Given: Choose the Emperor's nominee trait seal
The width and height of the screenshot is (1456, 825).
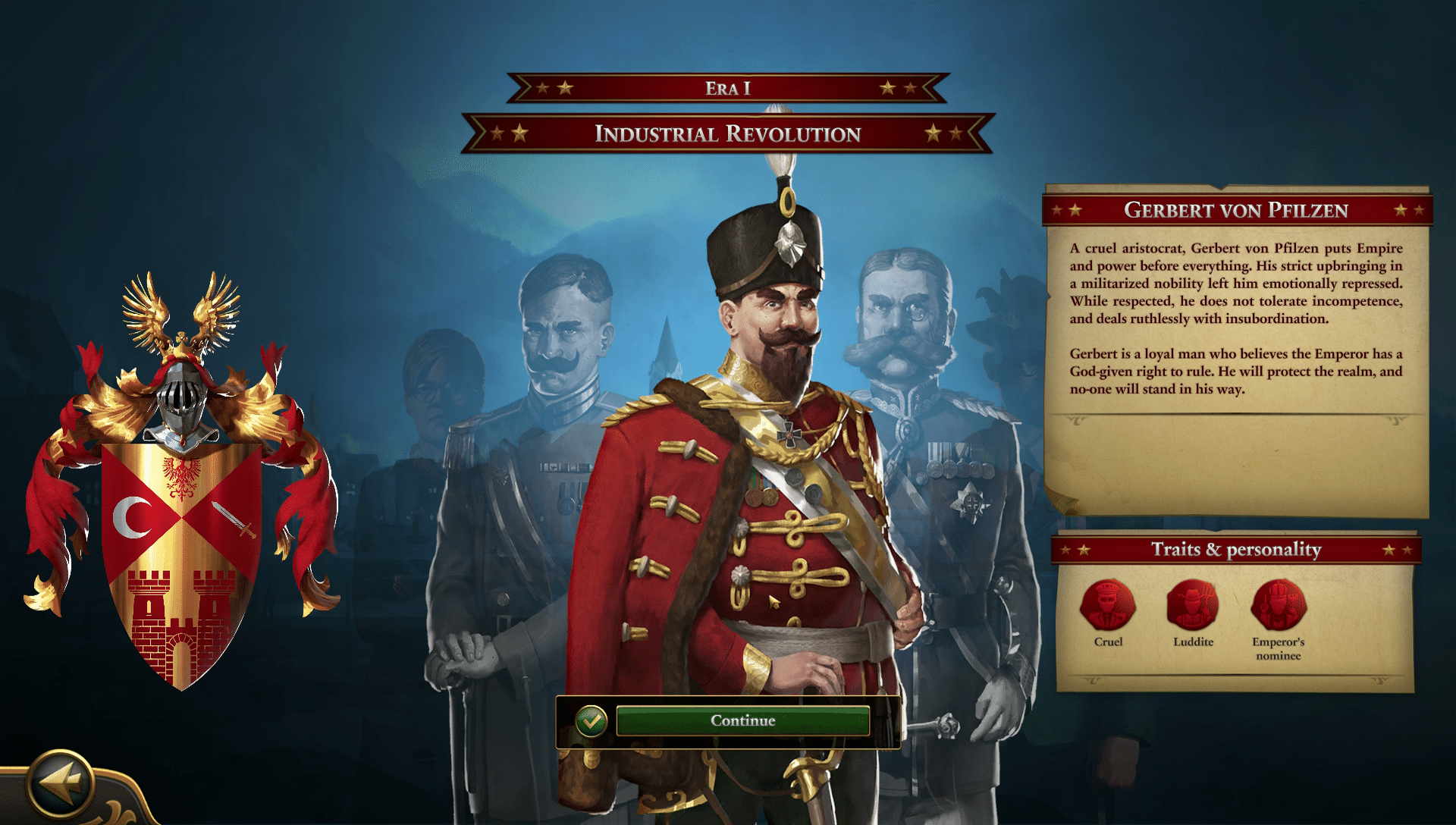Looking at the screenshot, I should pos(1279,606).
